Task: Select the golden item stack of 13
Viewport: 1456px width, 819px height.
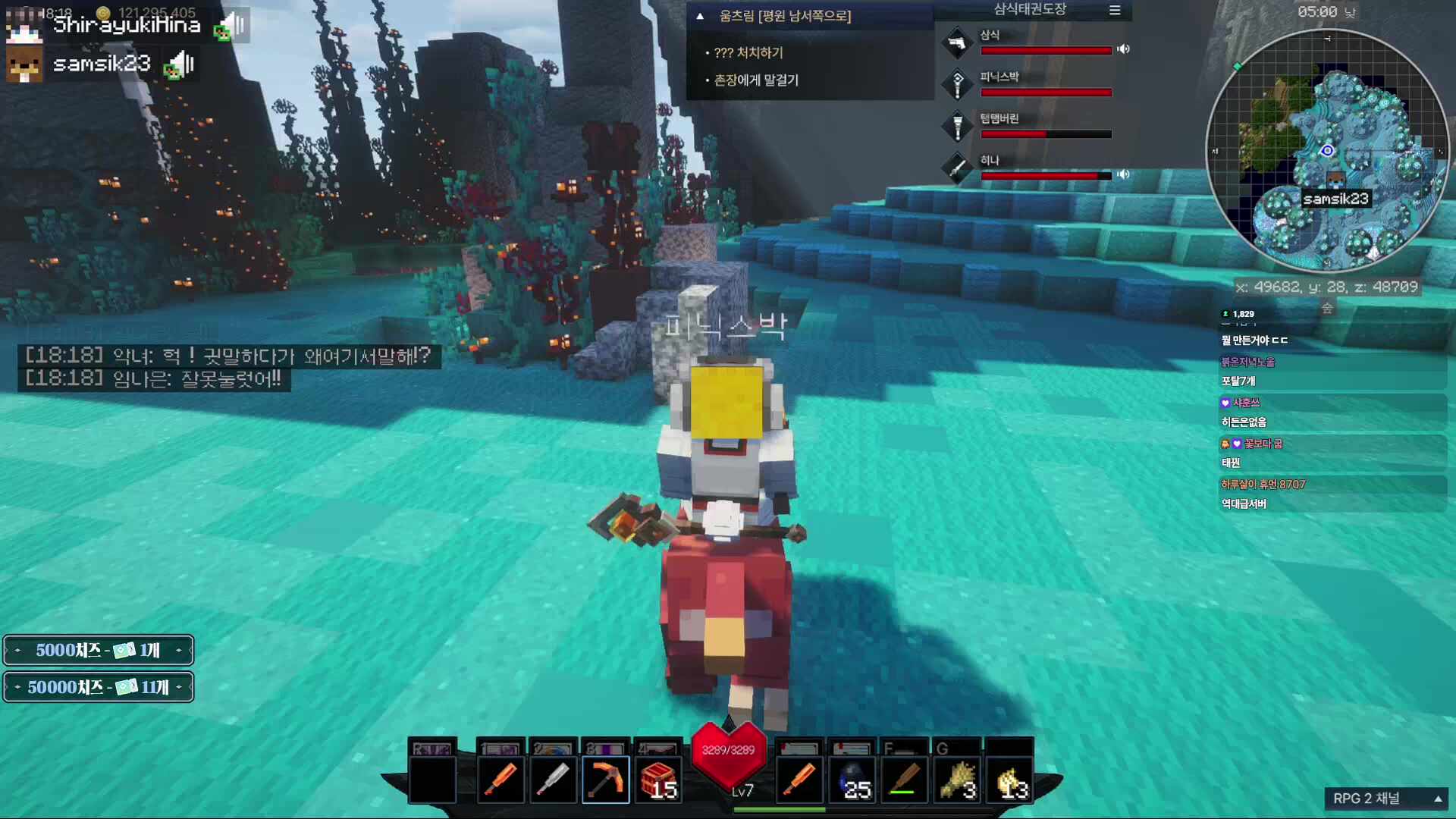Action: (1009, 780)
